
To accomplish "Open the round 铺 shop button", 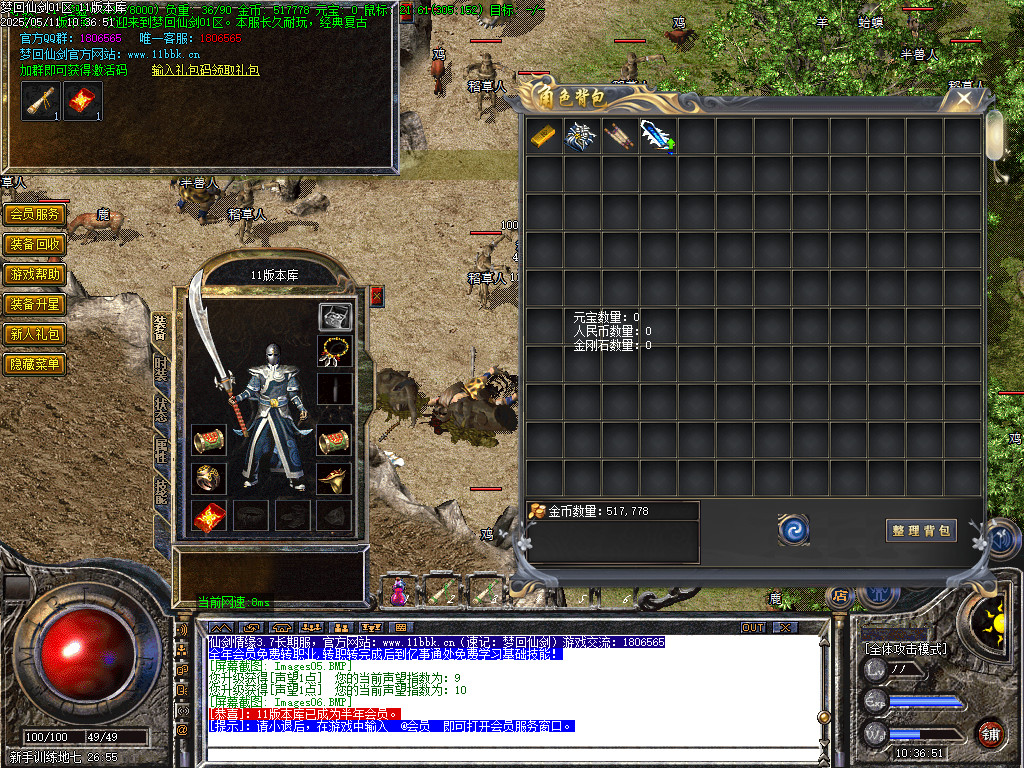I will tap(990, 733).
